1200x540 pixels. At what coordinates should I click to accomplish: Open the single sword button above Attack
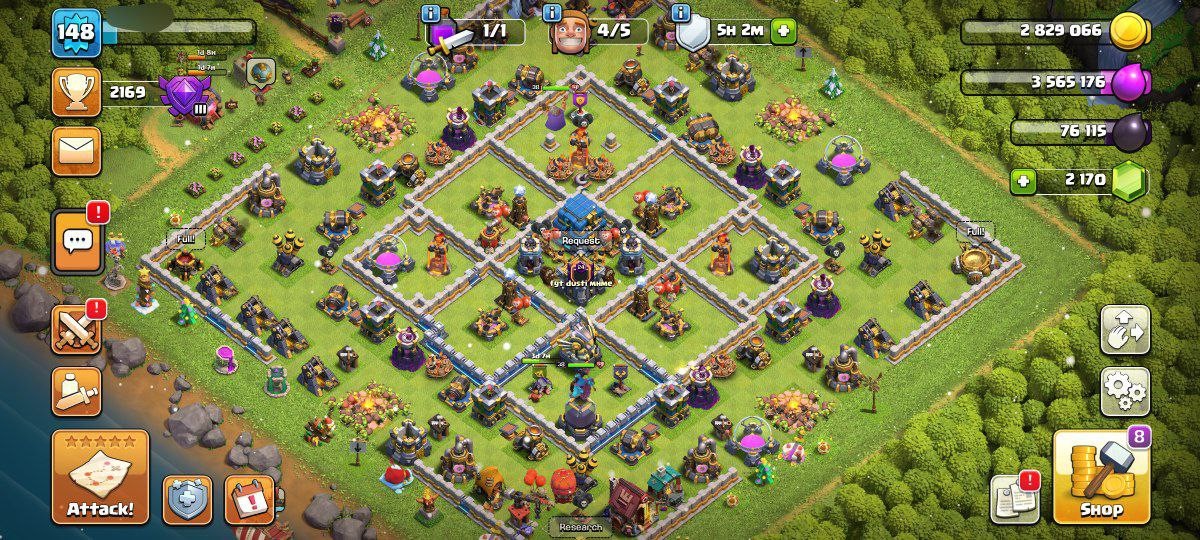(77, 392)
